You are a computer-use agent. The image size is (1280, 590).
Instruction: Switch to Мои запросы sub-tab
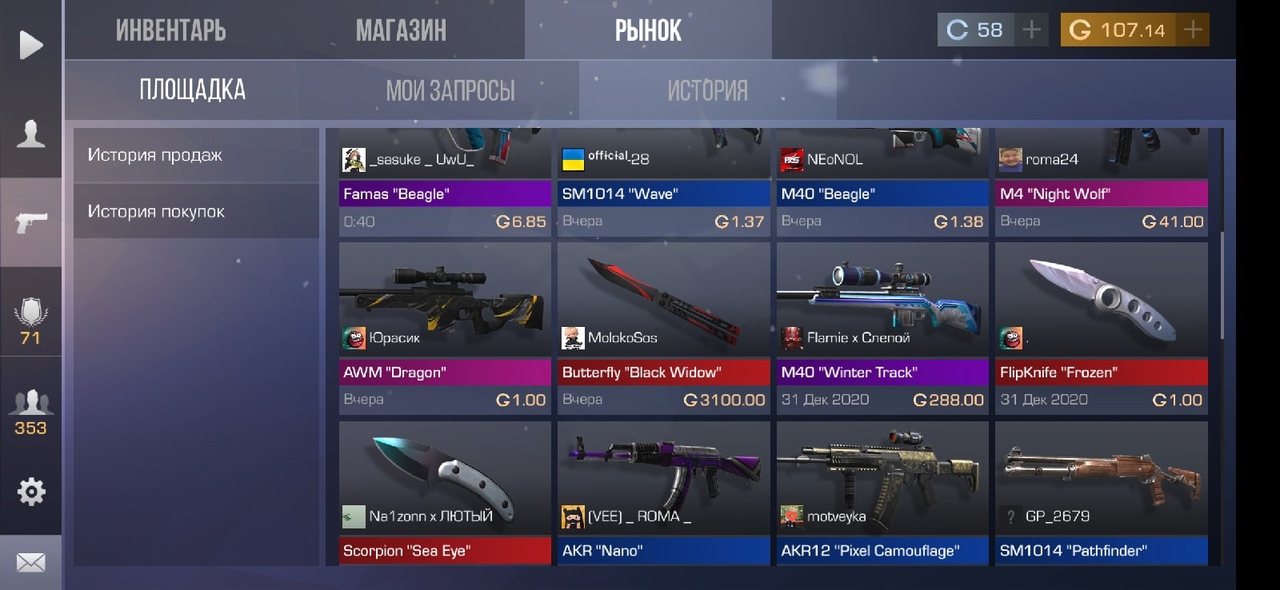(450, 91)
